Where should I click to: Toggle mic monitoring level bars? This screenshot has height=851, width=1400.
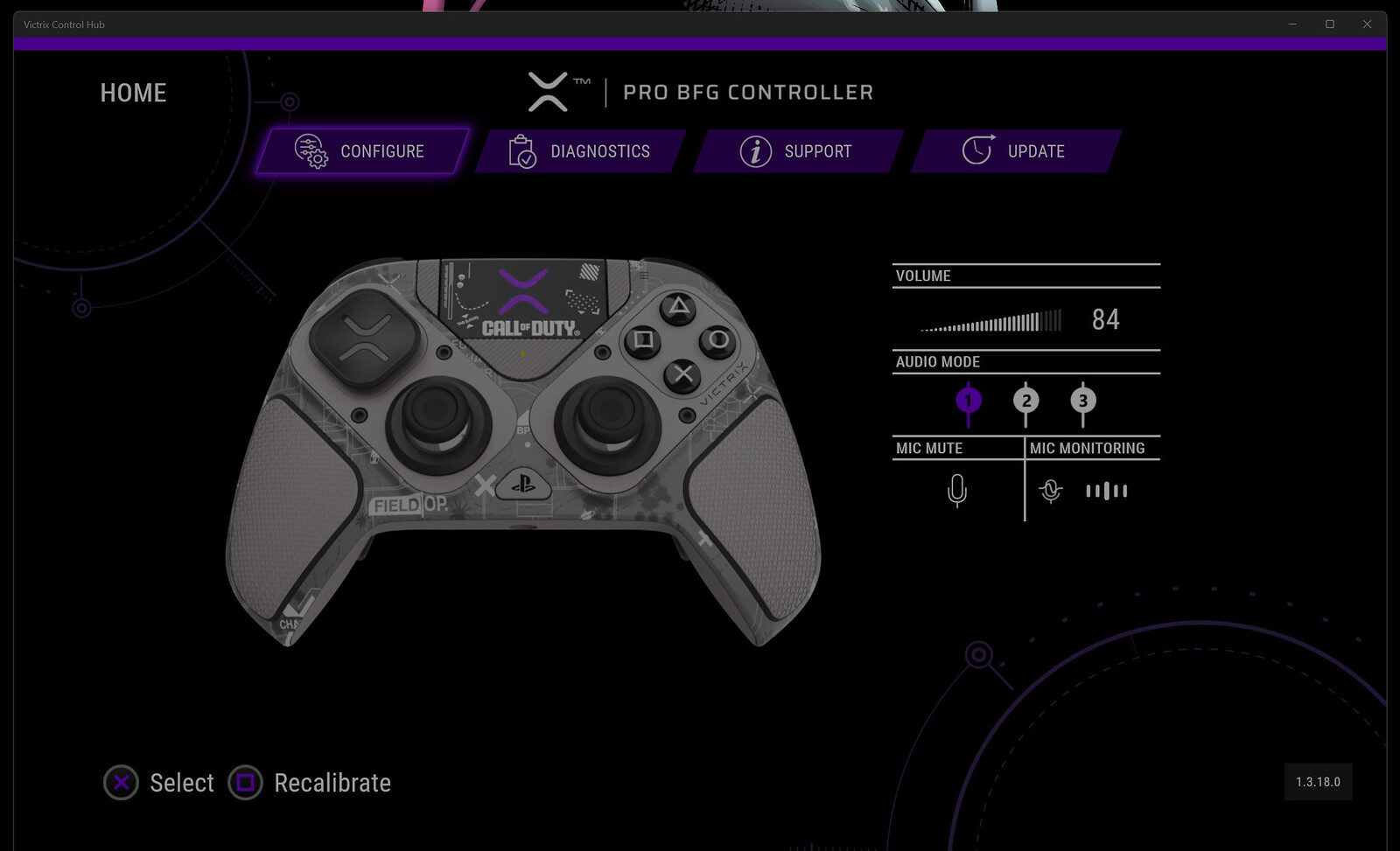click(x=1106, y=491)
